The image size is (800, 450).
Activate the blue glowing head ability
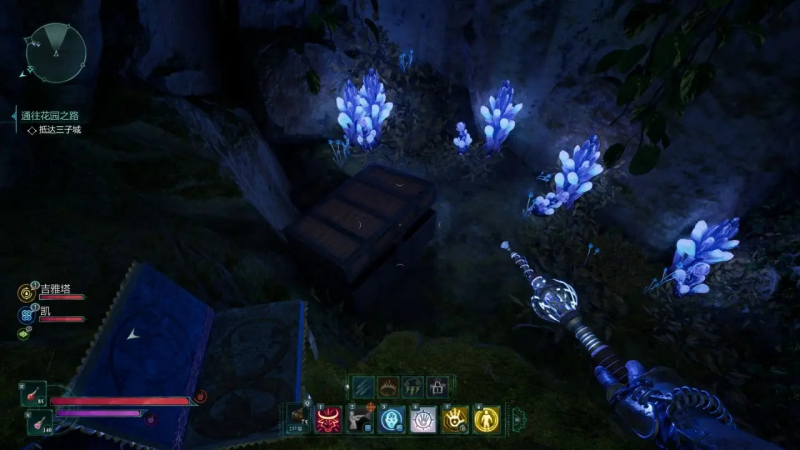(392, 419)
